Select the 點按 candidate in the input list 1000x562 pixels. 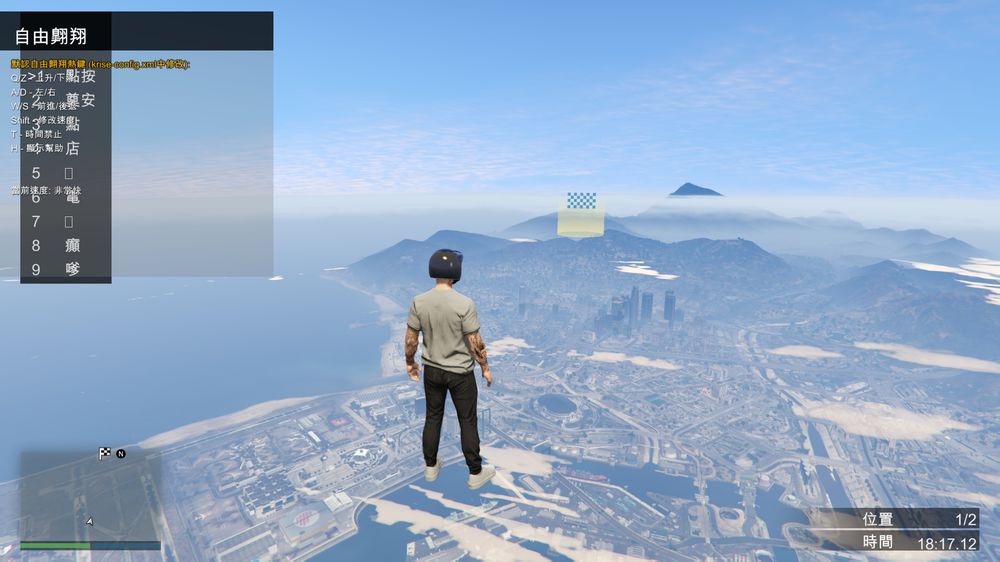(x=80, y=76)
